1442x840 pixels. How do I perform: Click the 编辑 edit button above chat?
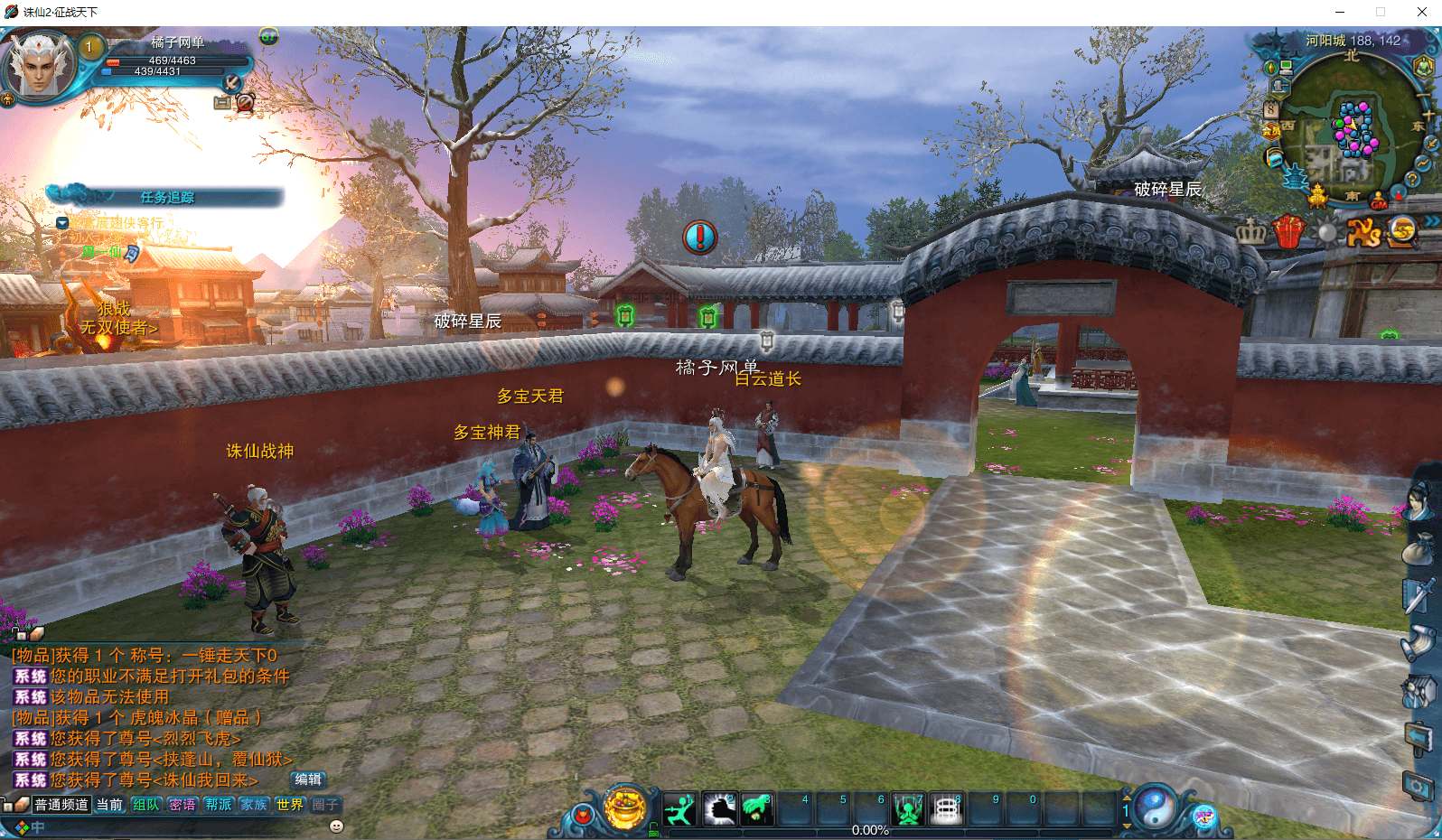coord(308,779)
